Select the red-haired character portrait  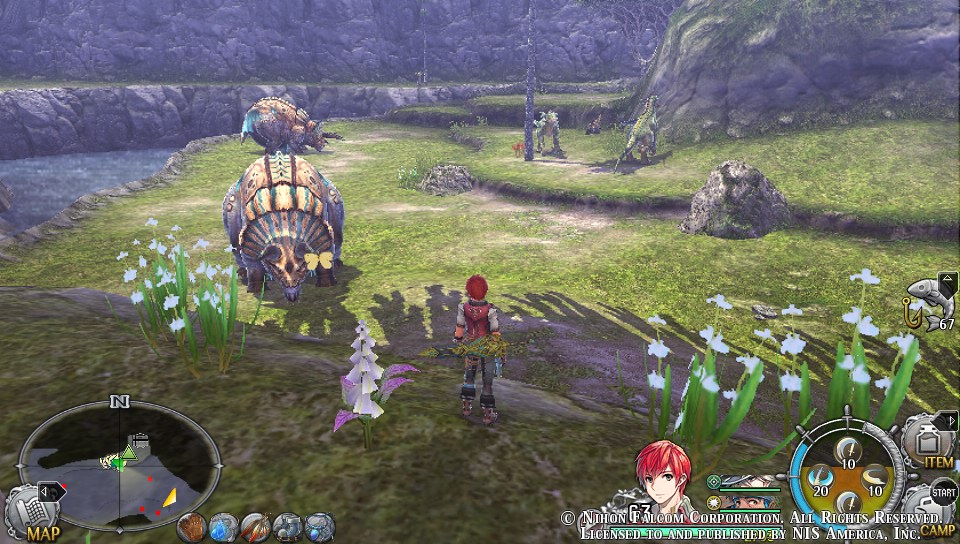pyautogui.click(x=664, y=478)
